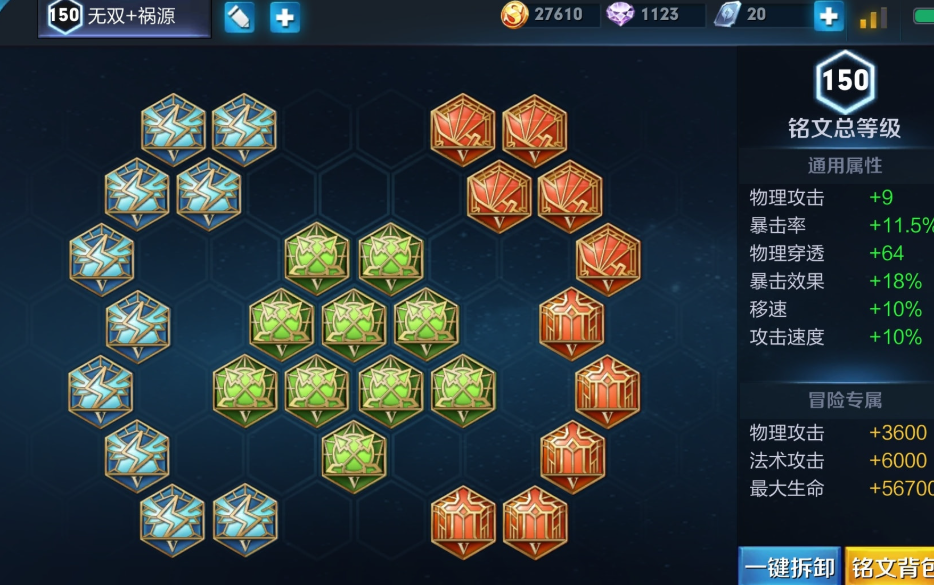The image size is (934, 585).
Task: Open the 铭文背包 rune bag
Action: coord(892,568)
